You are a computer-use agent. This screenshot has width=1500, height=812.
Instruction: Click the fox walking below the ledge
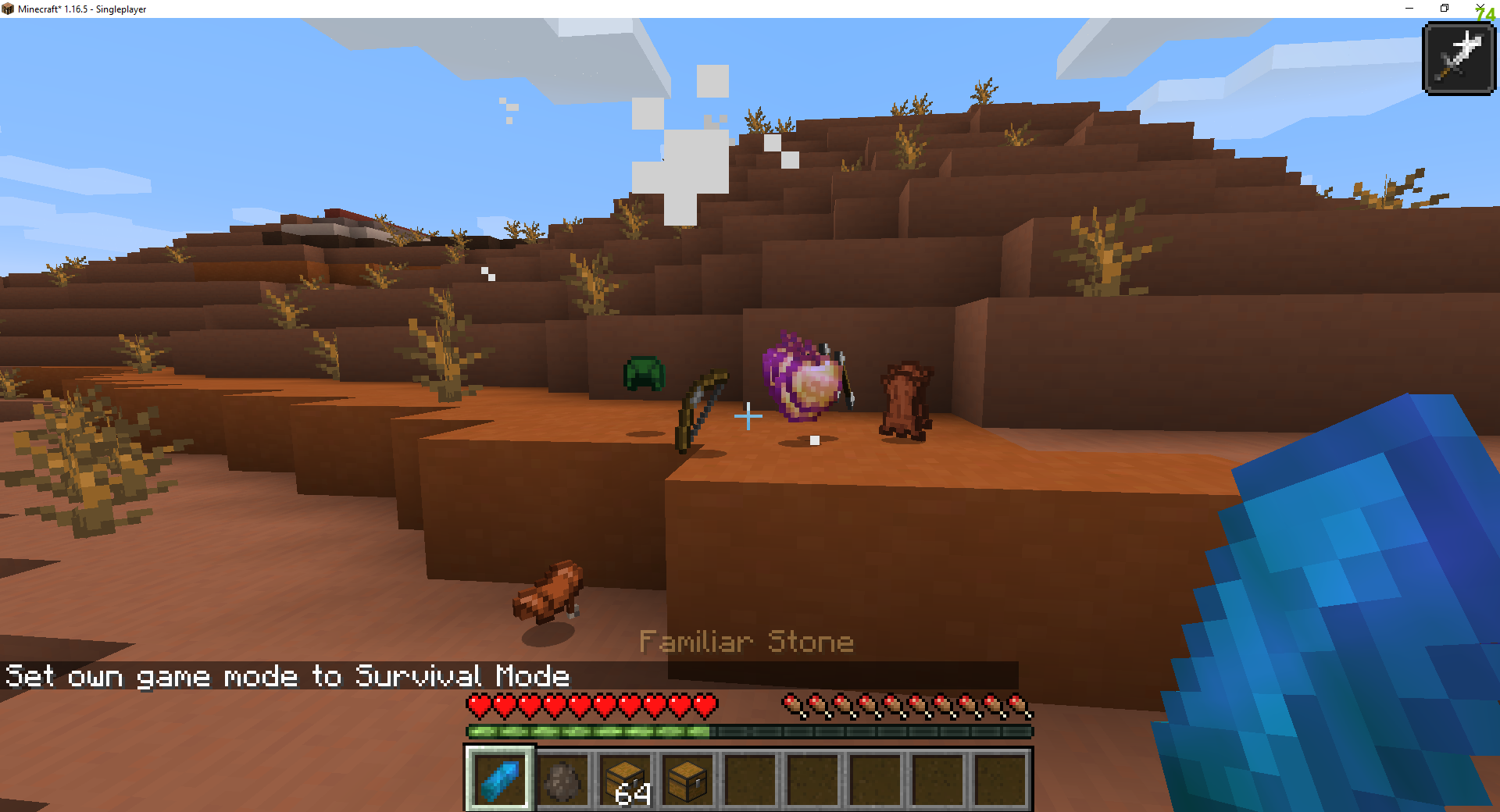pyautogui.click(x=547, y=592)
